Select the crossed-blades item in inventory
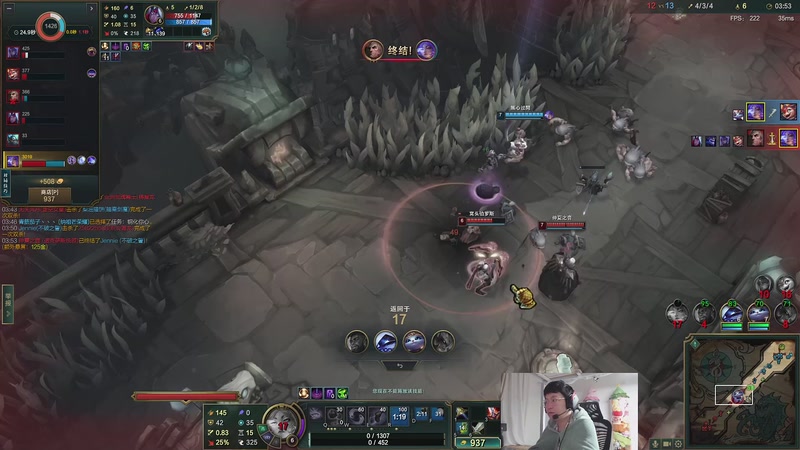 tap(479, 426)
